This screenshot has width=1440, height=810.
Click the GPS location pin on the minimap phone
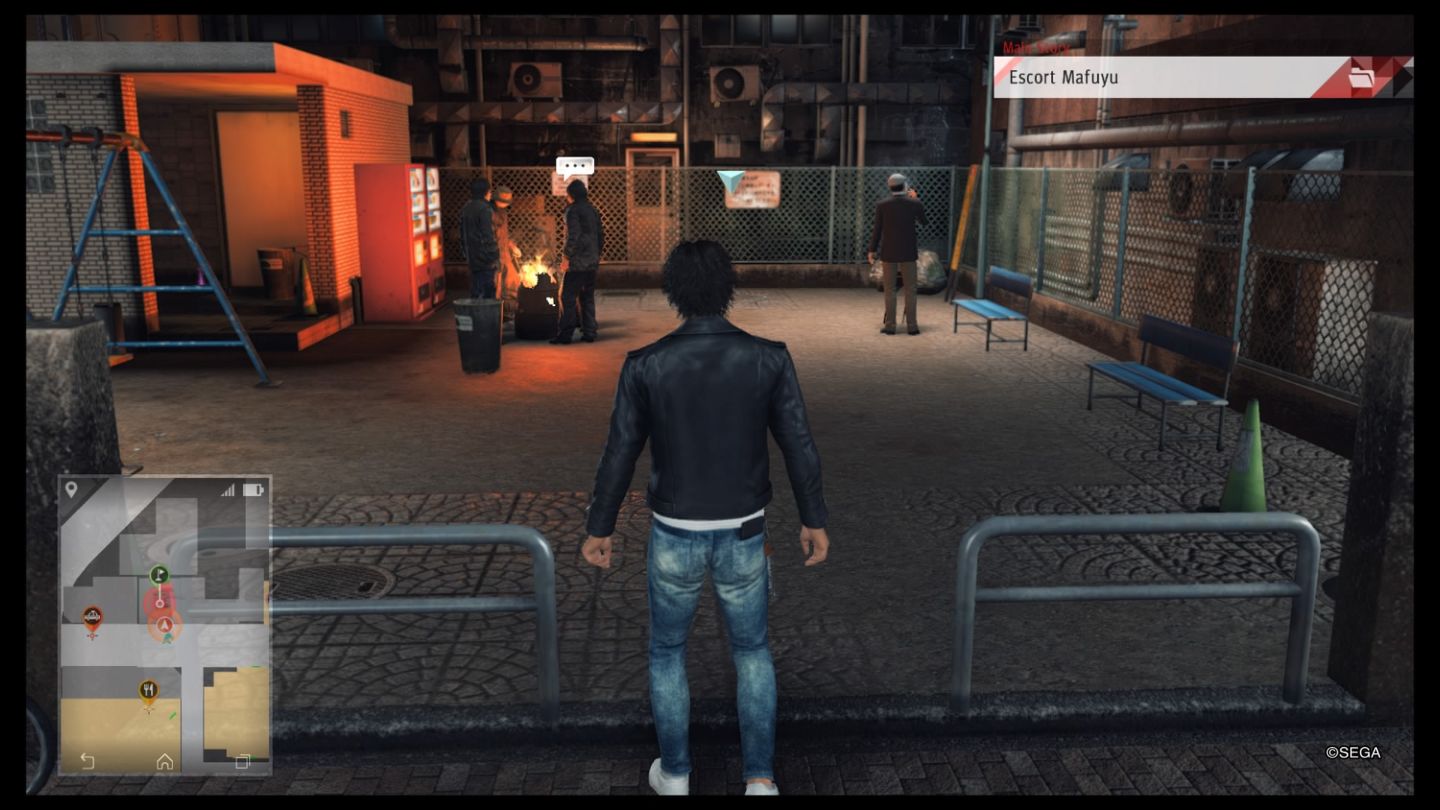[x=70, y=490]
